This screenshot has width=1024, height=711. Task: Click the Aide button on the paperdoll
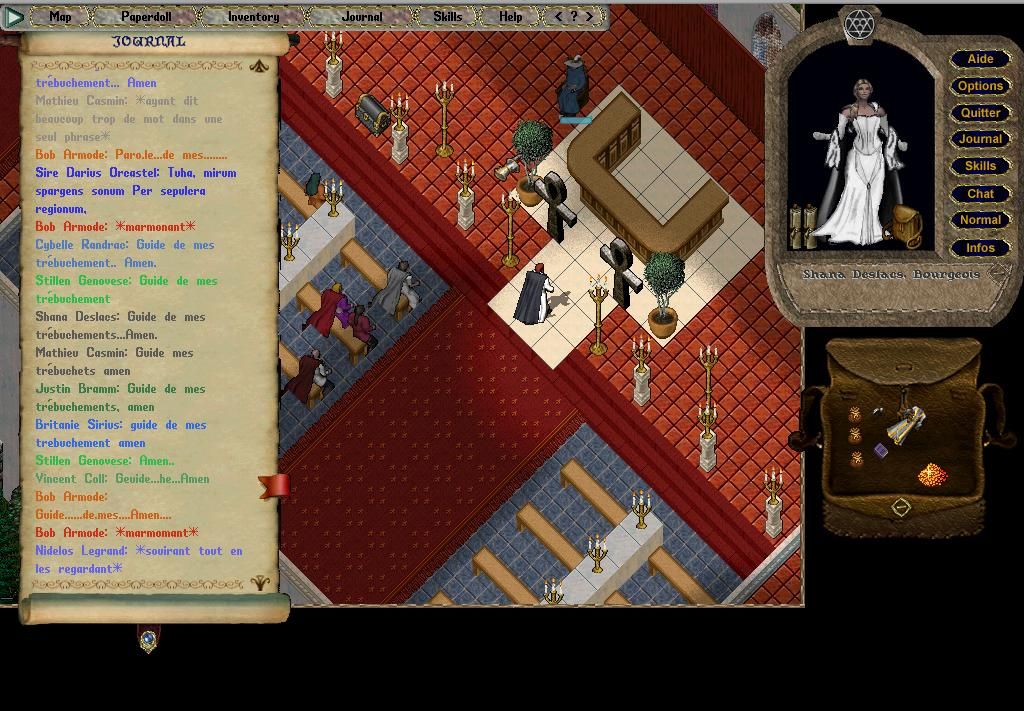pyautogui.click(x=980, y=59)
